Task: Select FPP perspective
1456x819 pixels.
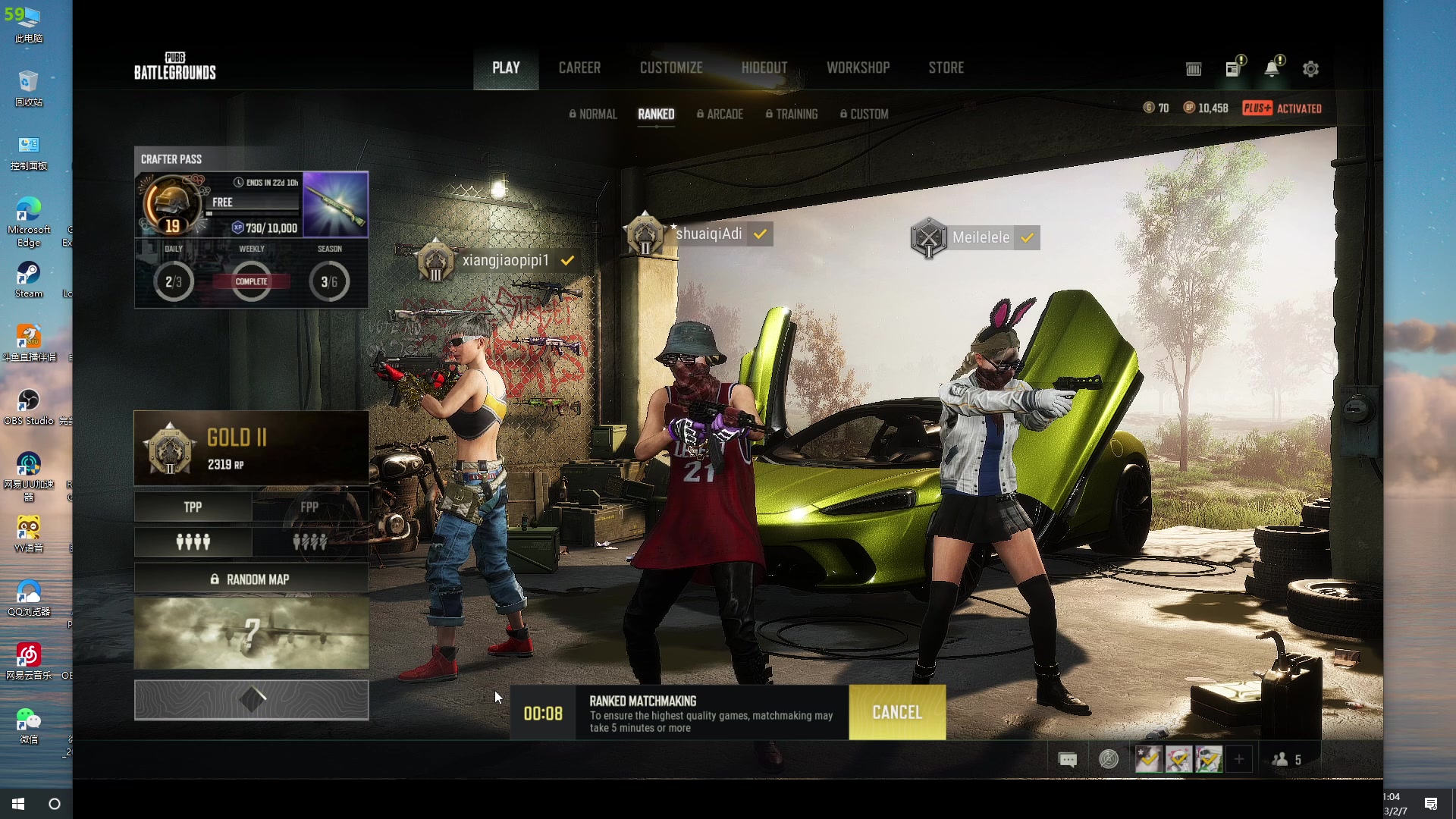Action: click(309, 507)
